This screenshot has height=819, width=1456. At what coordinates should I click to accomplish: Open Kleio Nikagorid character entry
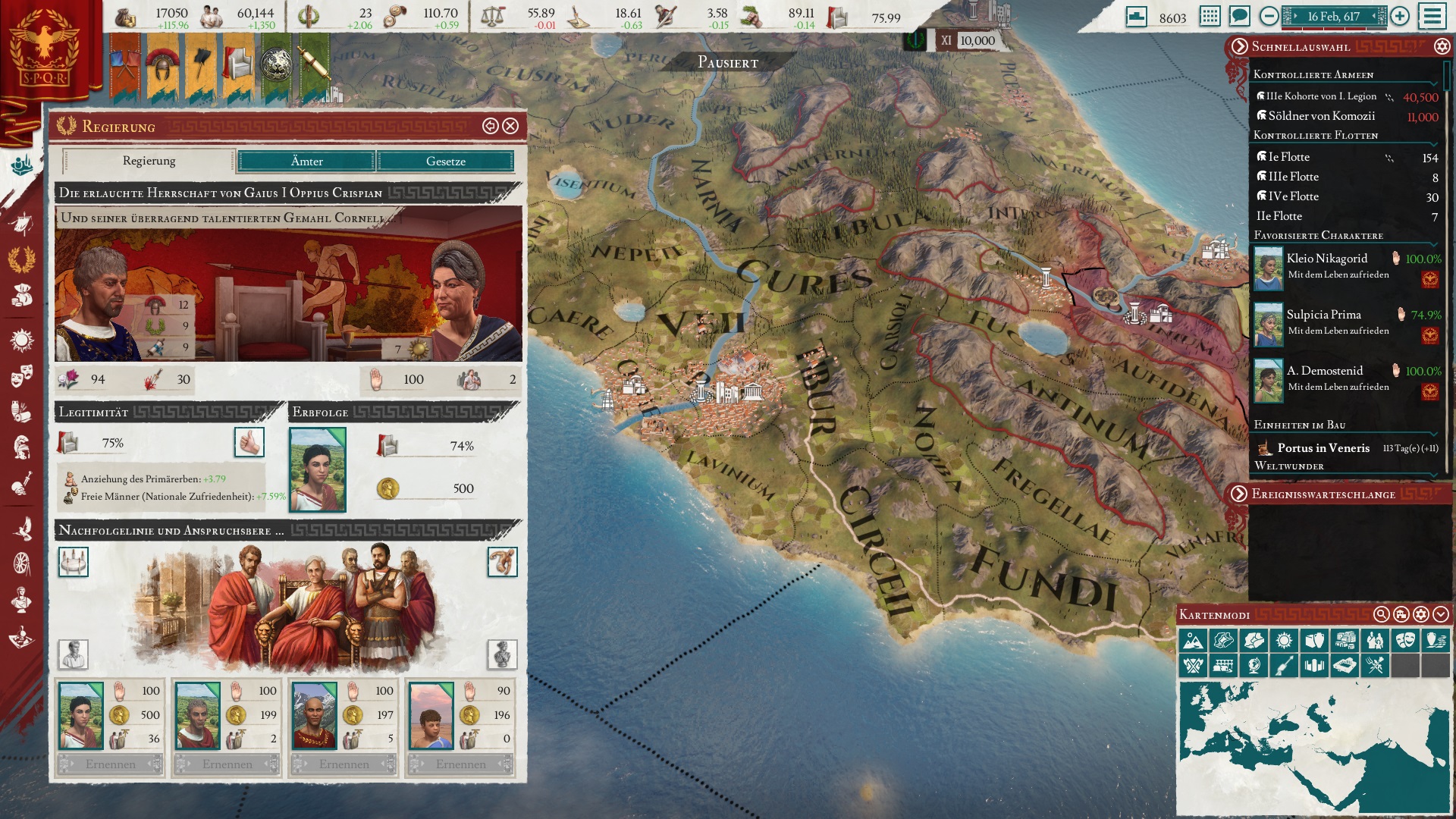point(1327,259)
